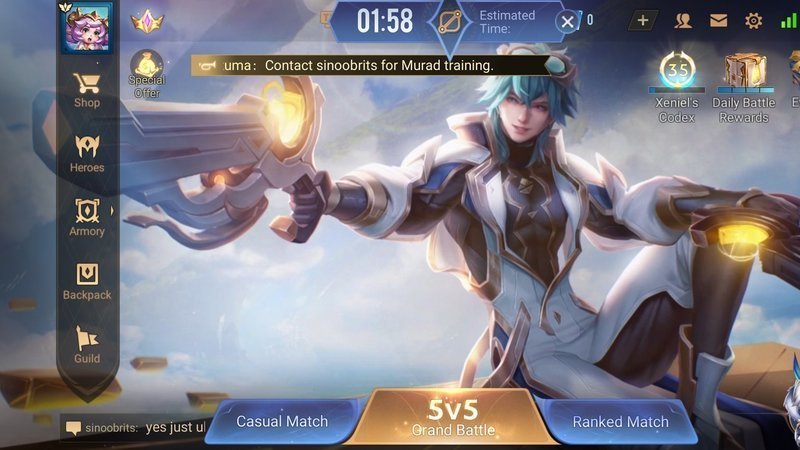Open the Heroes menu
The height and width of the screenshot is (450, 800).
[87, 153]
